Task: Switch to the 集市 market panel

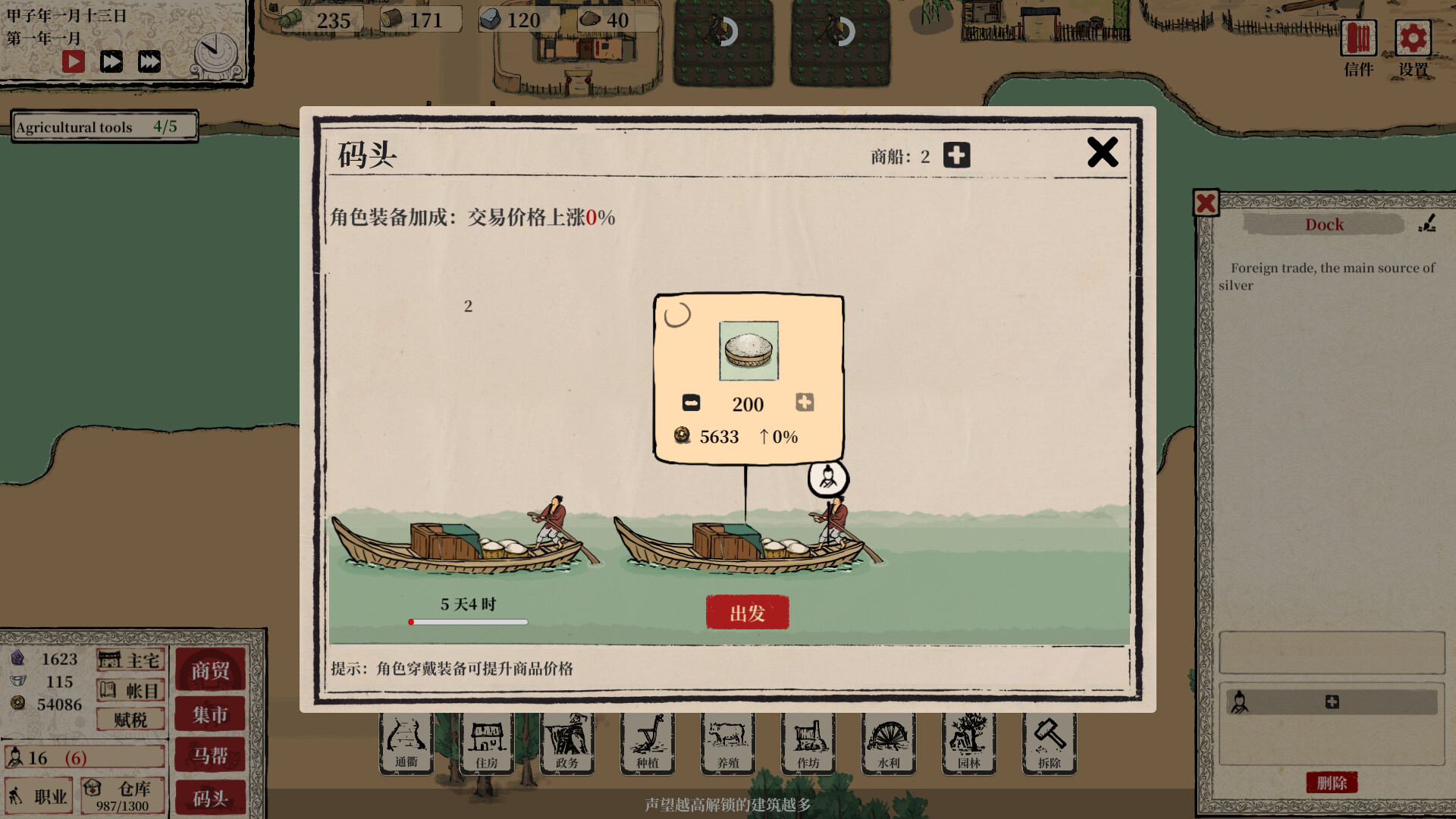Action: point(210,714)
